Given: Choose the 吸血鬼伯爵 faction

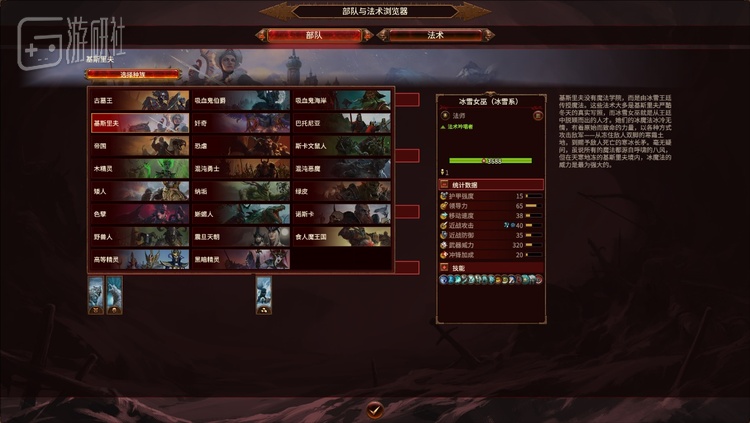Looking at the screenshot, I should tap(241, 100).
